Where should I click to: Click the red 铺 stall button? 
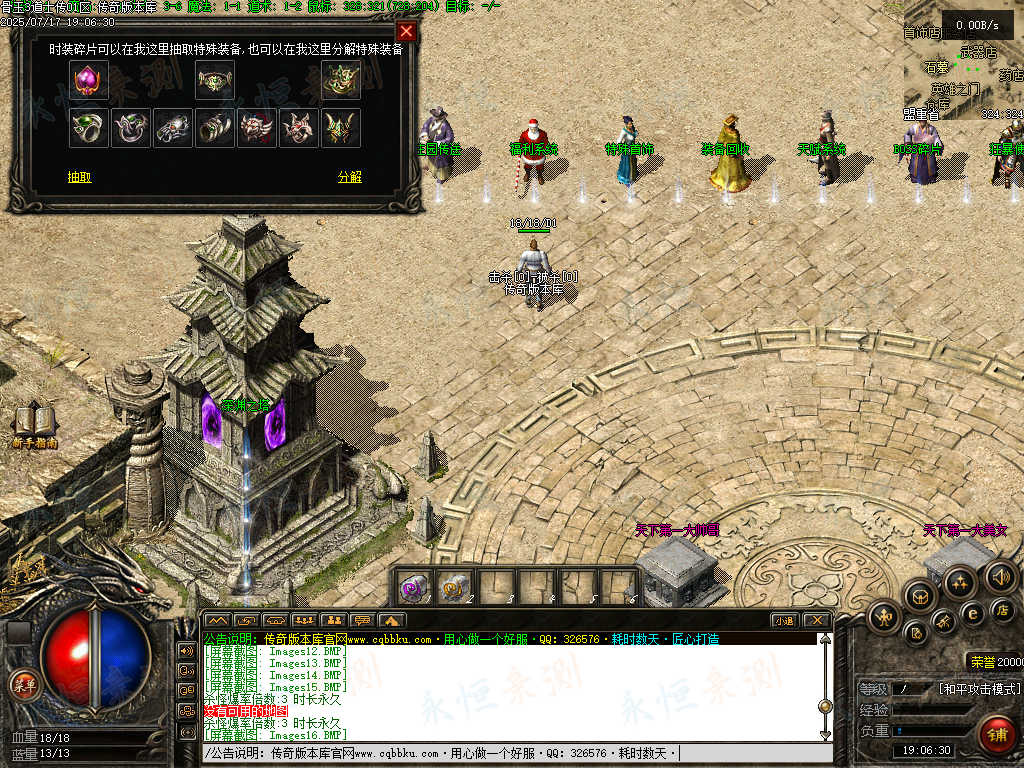pyautogui.click(x=996, y=733)
